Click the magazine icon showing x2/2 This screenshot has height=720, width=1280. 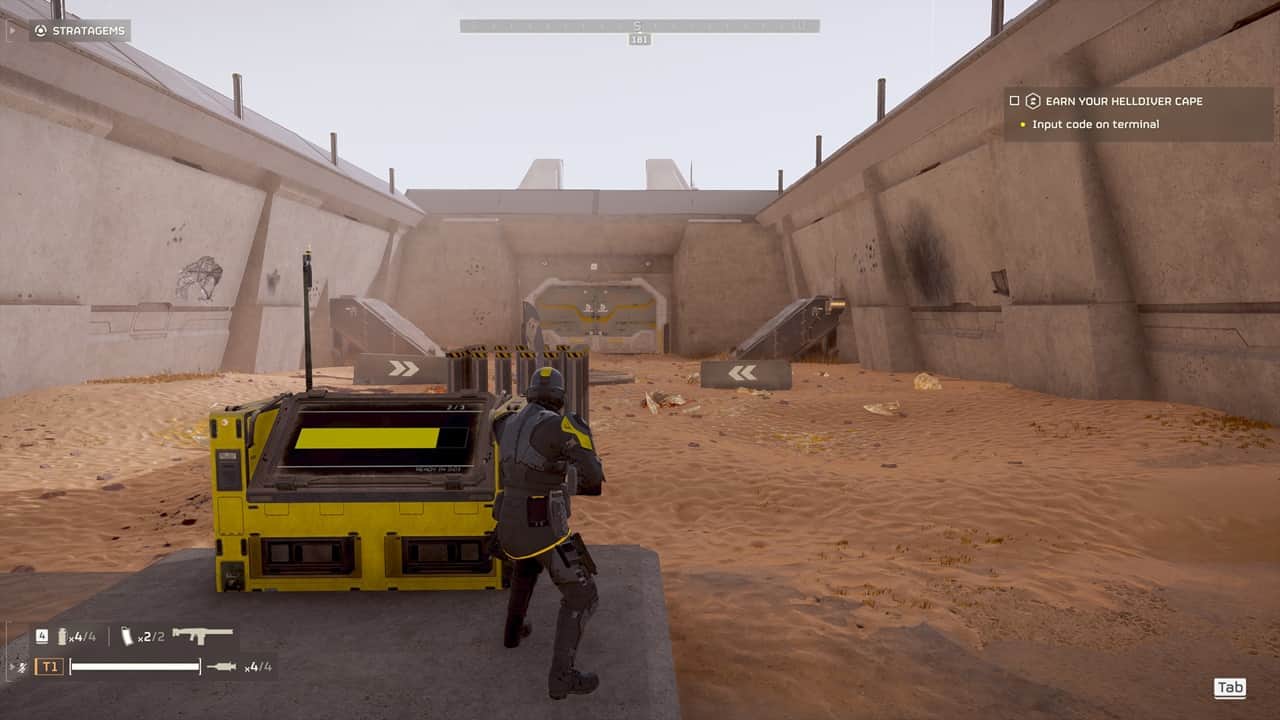[127, 636]
